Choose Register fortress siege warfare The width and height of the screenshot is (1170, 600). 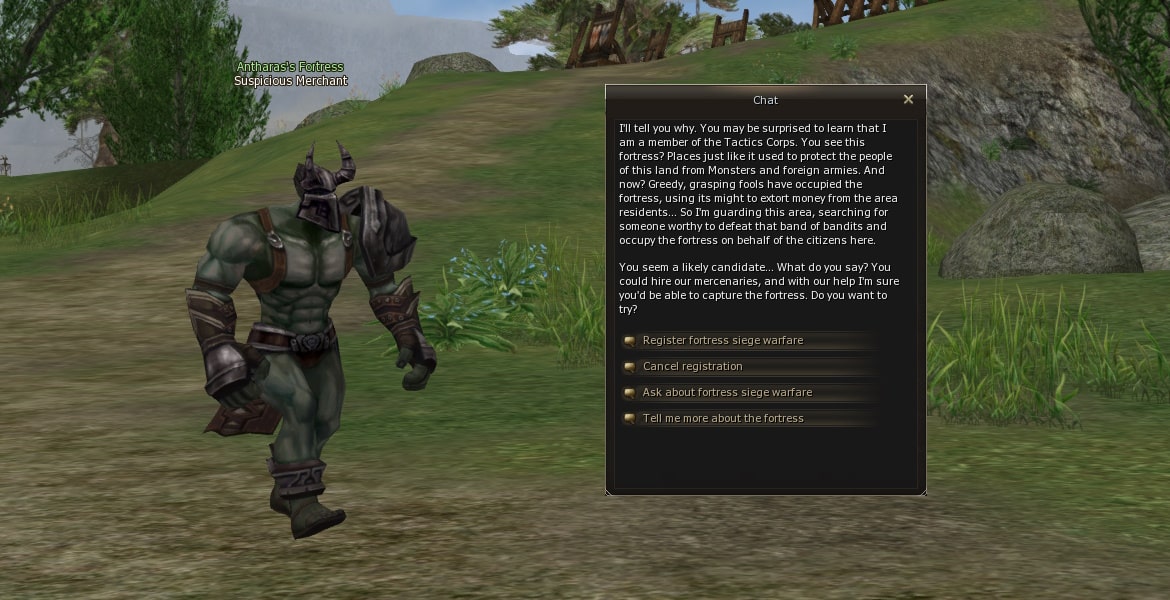coord(722,341)
